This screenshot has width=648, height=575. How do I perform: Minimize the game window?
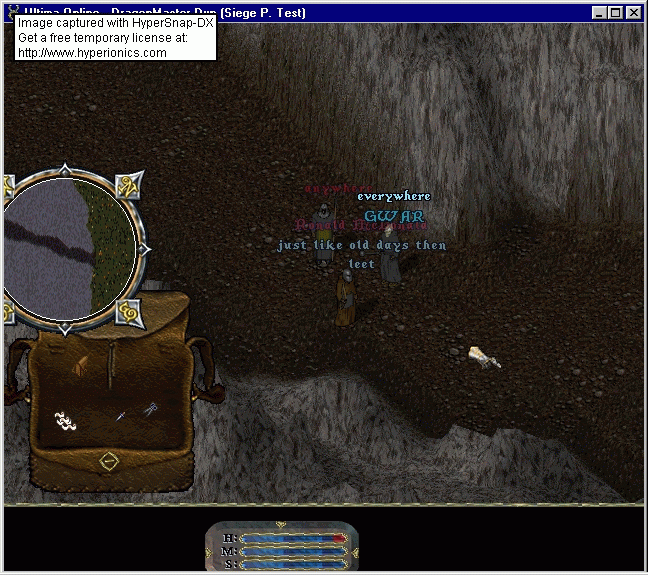point(600,13)
